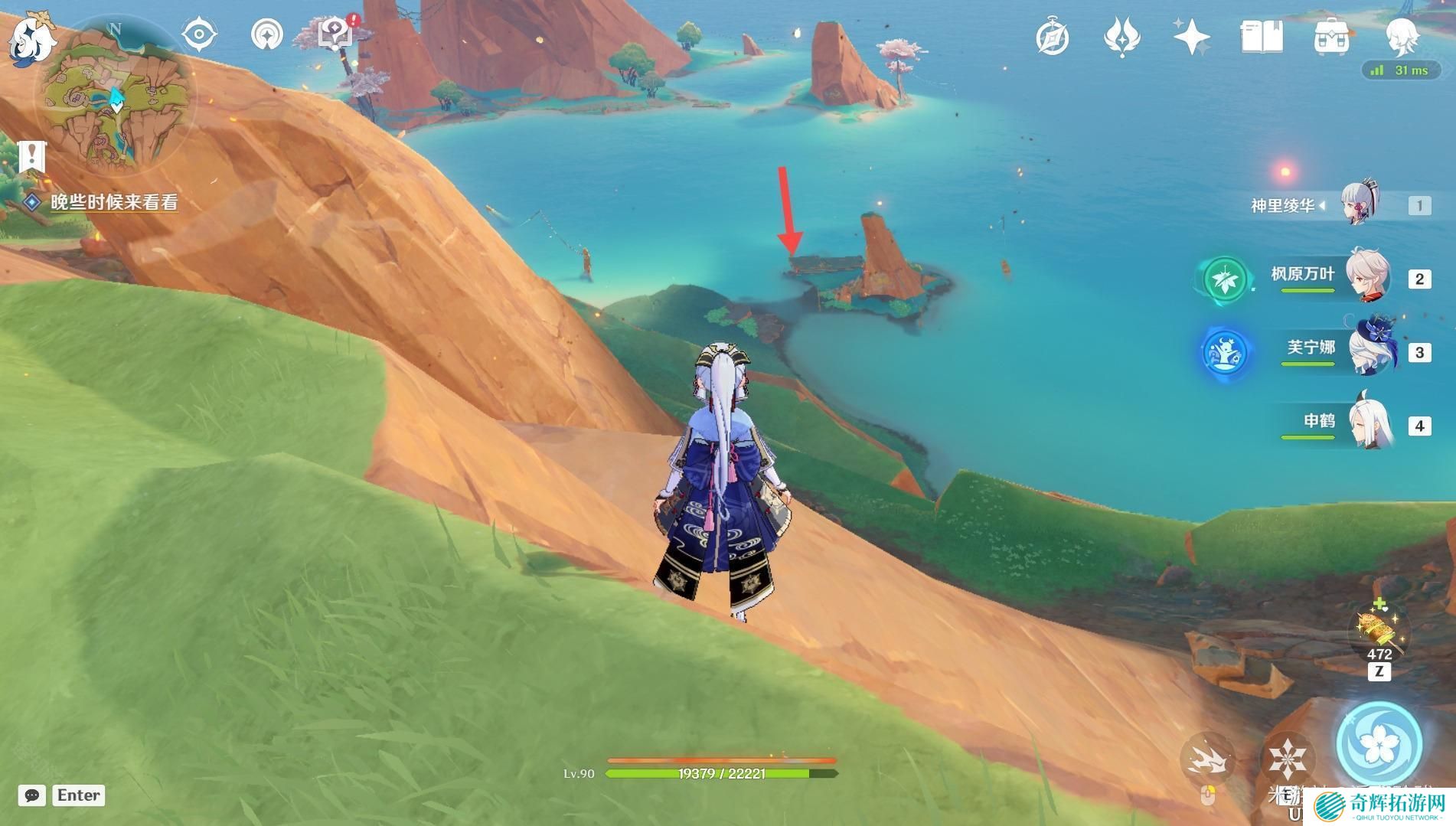Open the chat box with speech bubble
Image resolution: width=1456 pixels, height=826 pixels.
[32, 795]
